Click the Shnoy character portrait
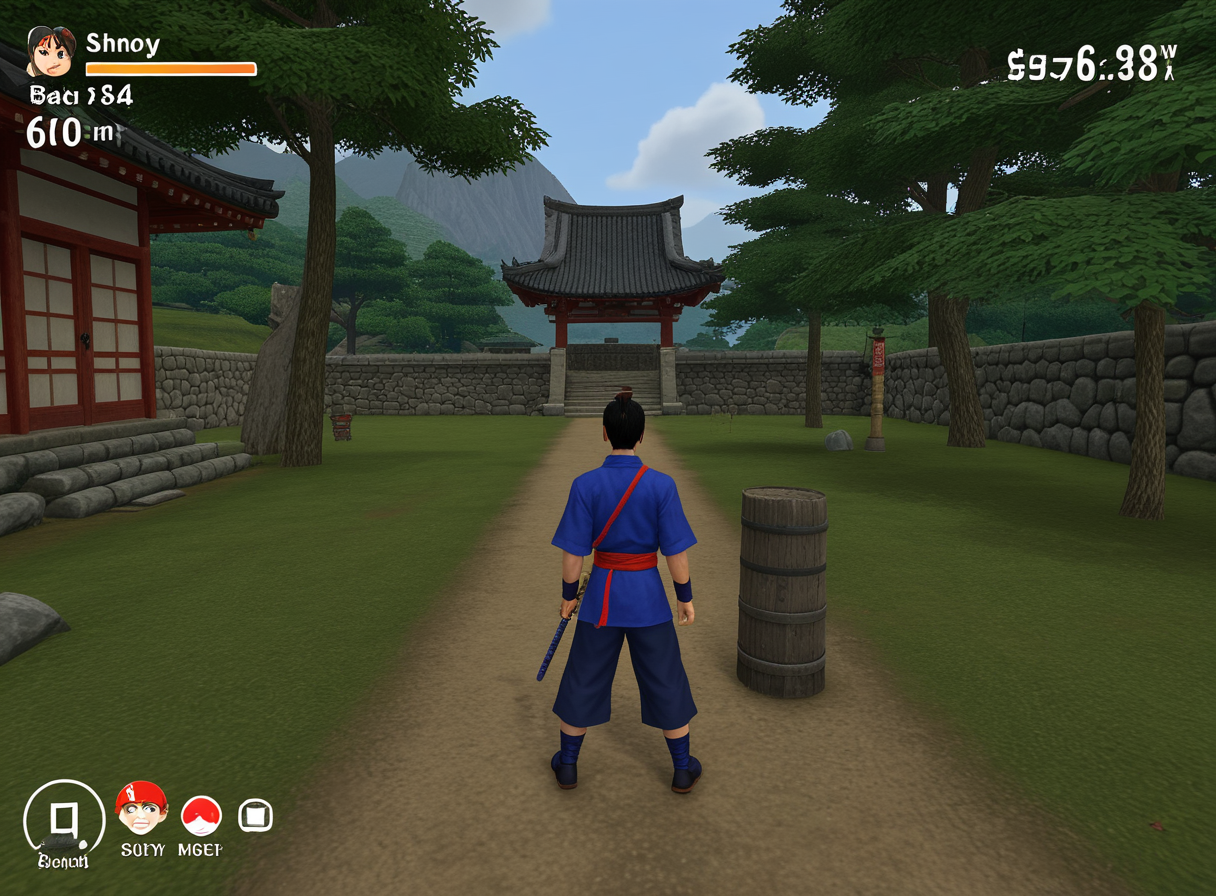Viewport: 1216px width, 896px height. pyautogui.click(x=50, y=52)
